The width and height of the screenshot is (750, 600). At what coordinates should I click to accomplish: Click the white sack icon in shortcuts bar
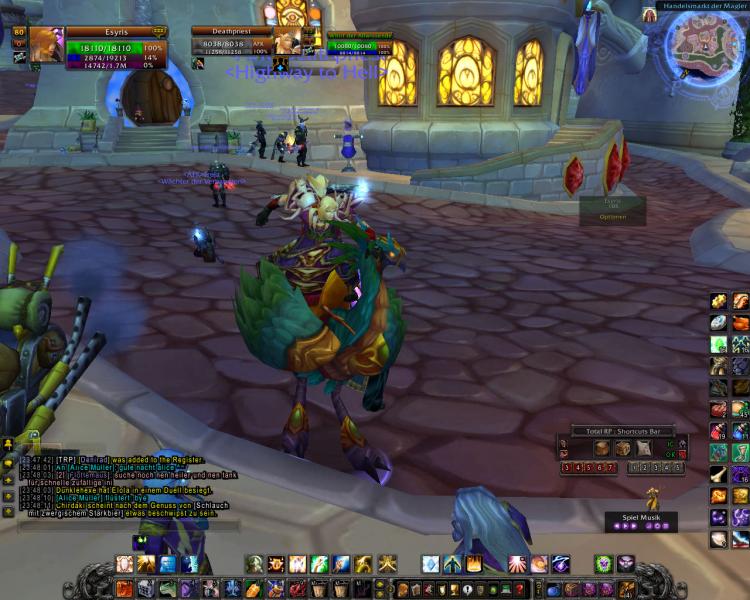(x=643, y=448)
